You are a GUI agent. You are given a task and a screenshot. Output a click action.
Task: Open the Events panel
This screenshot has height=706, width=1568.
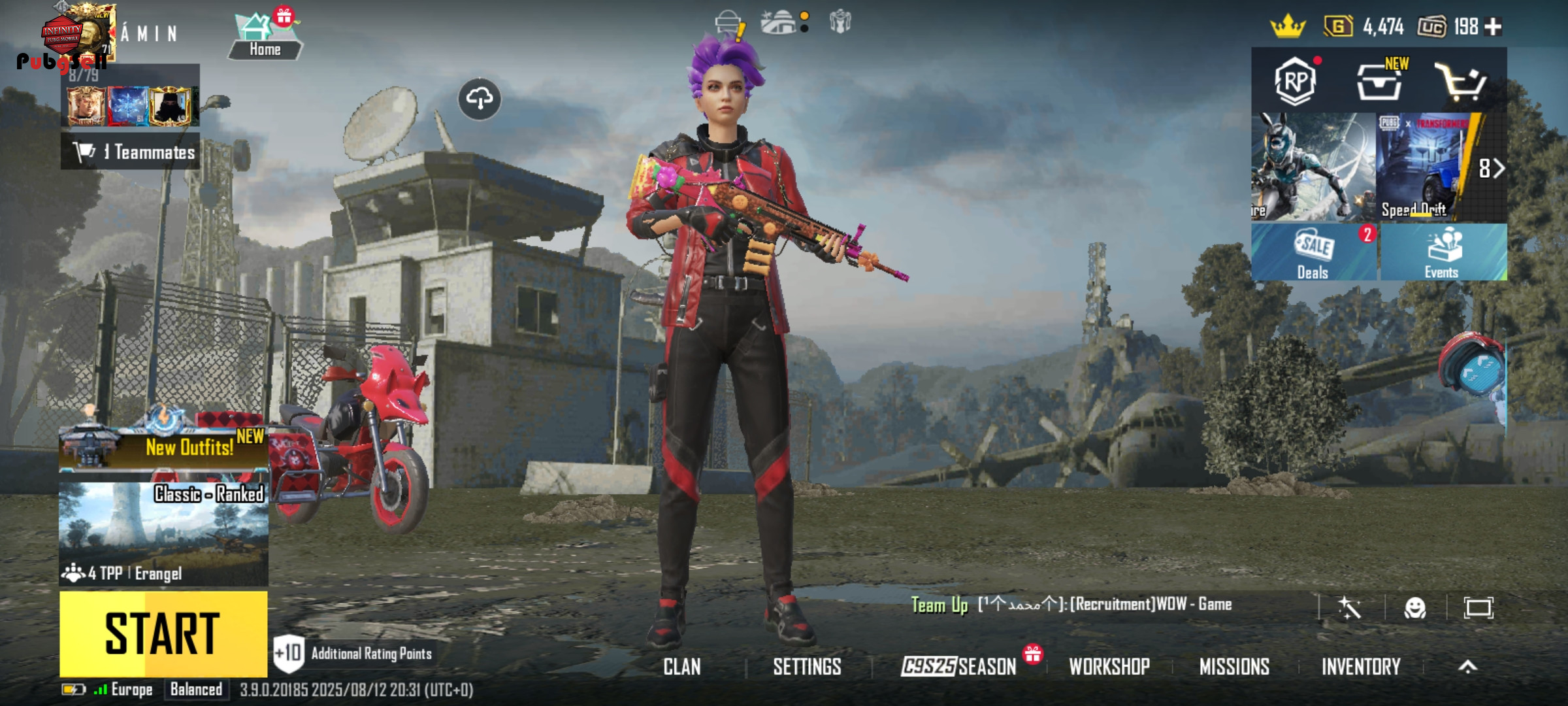point(1443,253)
